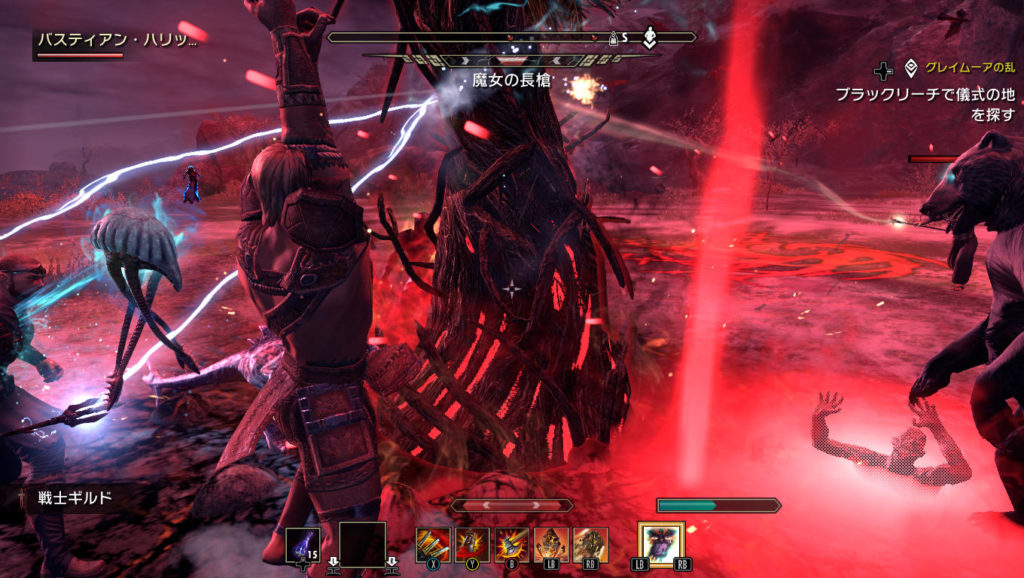Screen dimensions: 1024x578
Task: Trigger the ability with a figure in a fiery burst
Action: point(472,543)
